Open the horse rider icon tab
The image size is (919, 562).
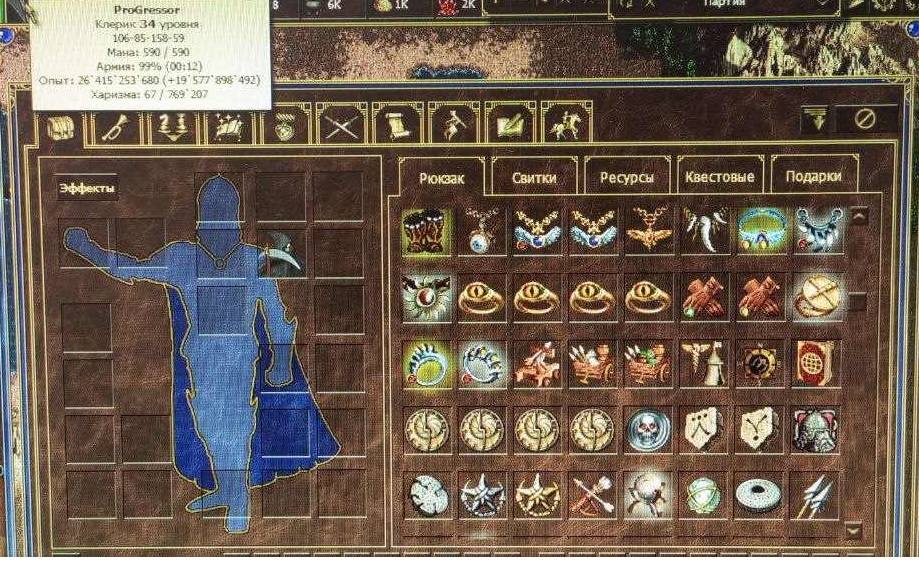(x=565, y=125)
